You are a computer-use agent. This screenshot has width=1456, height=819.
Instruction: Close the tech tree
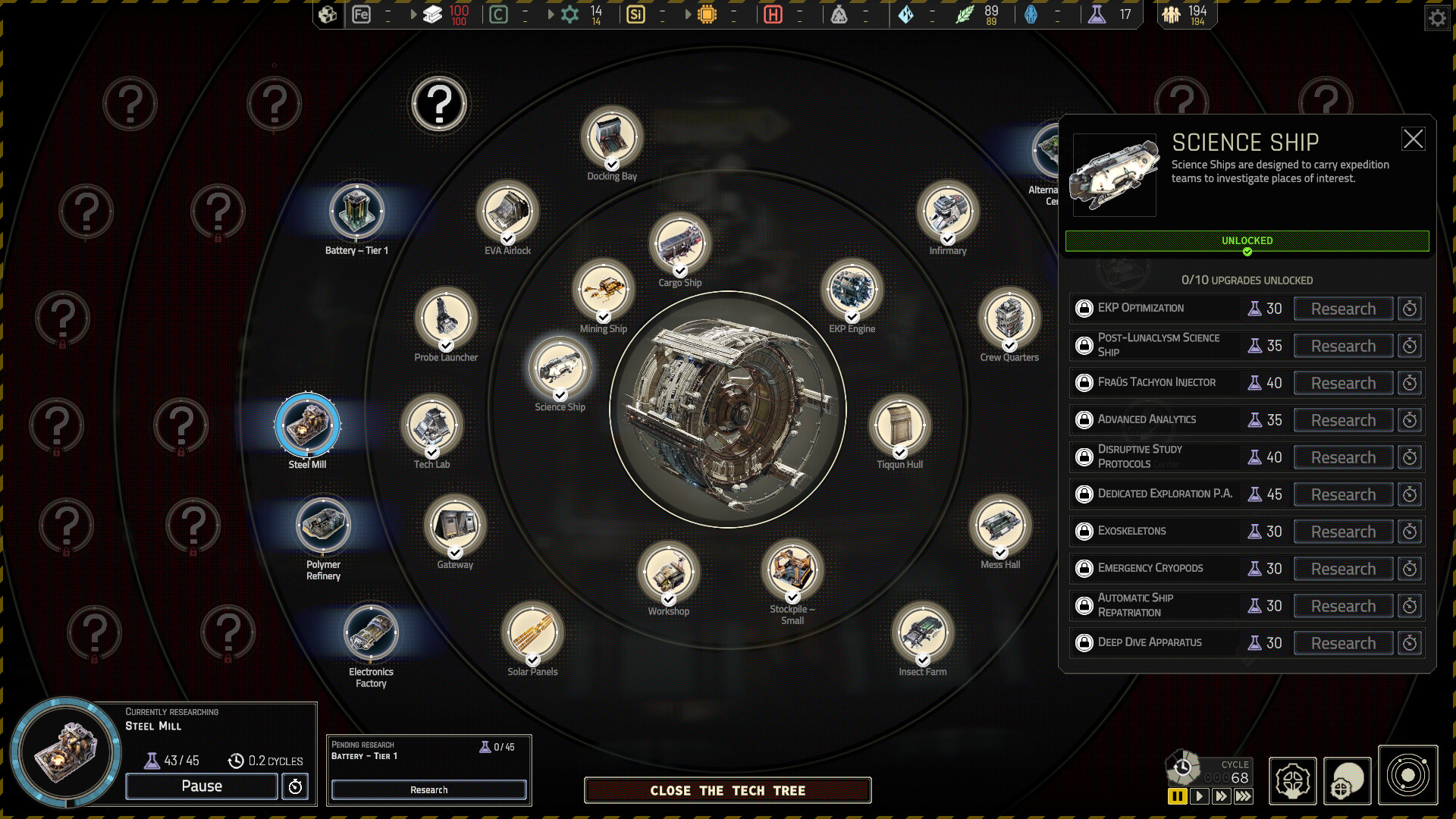click(726, 790)
